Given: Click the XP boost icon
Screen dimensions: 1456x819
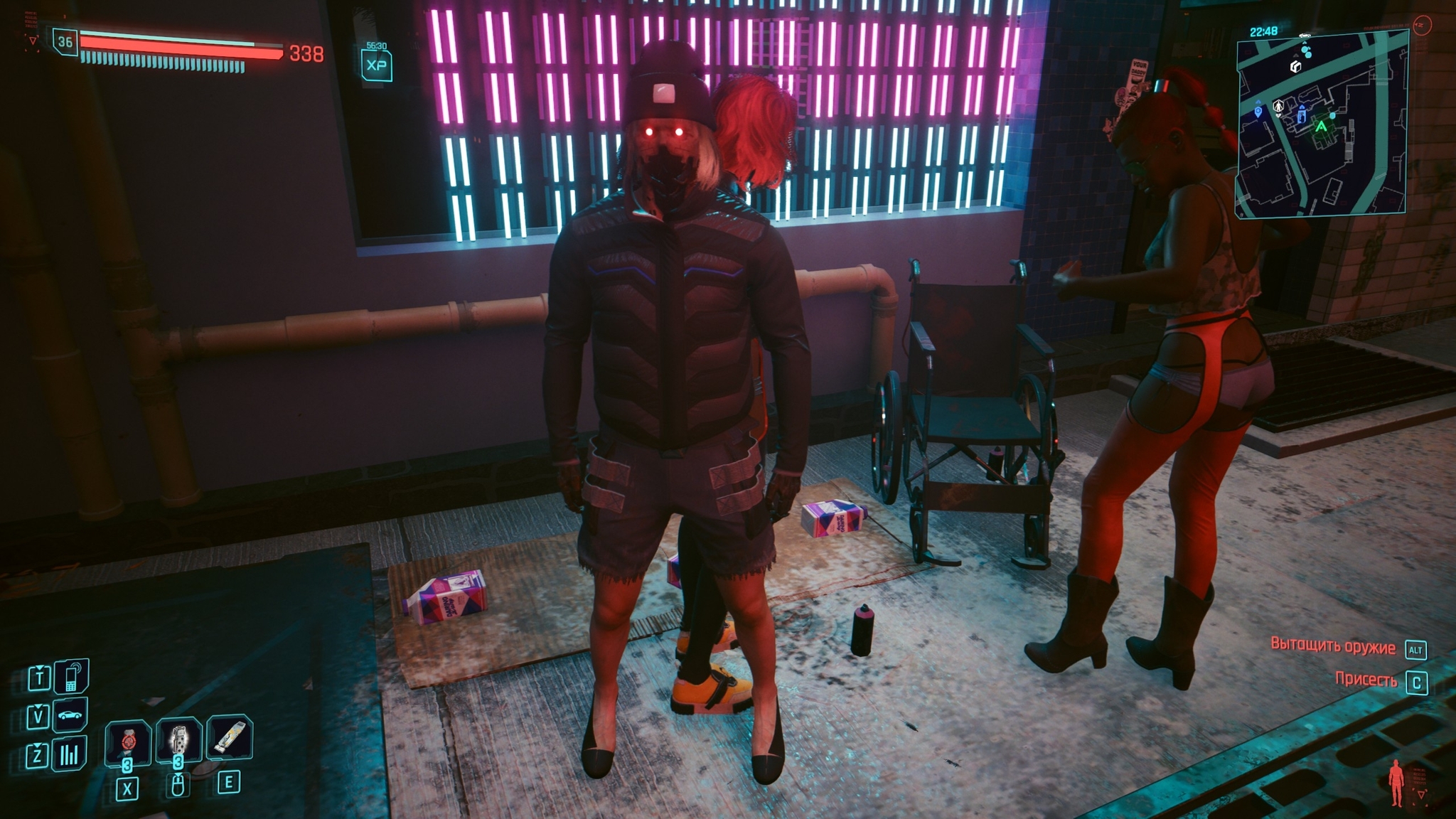Looking at the screenshot, I should pos(376,65).
